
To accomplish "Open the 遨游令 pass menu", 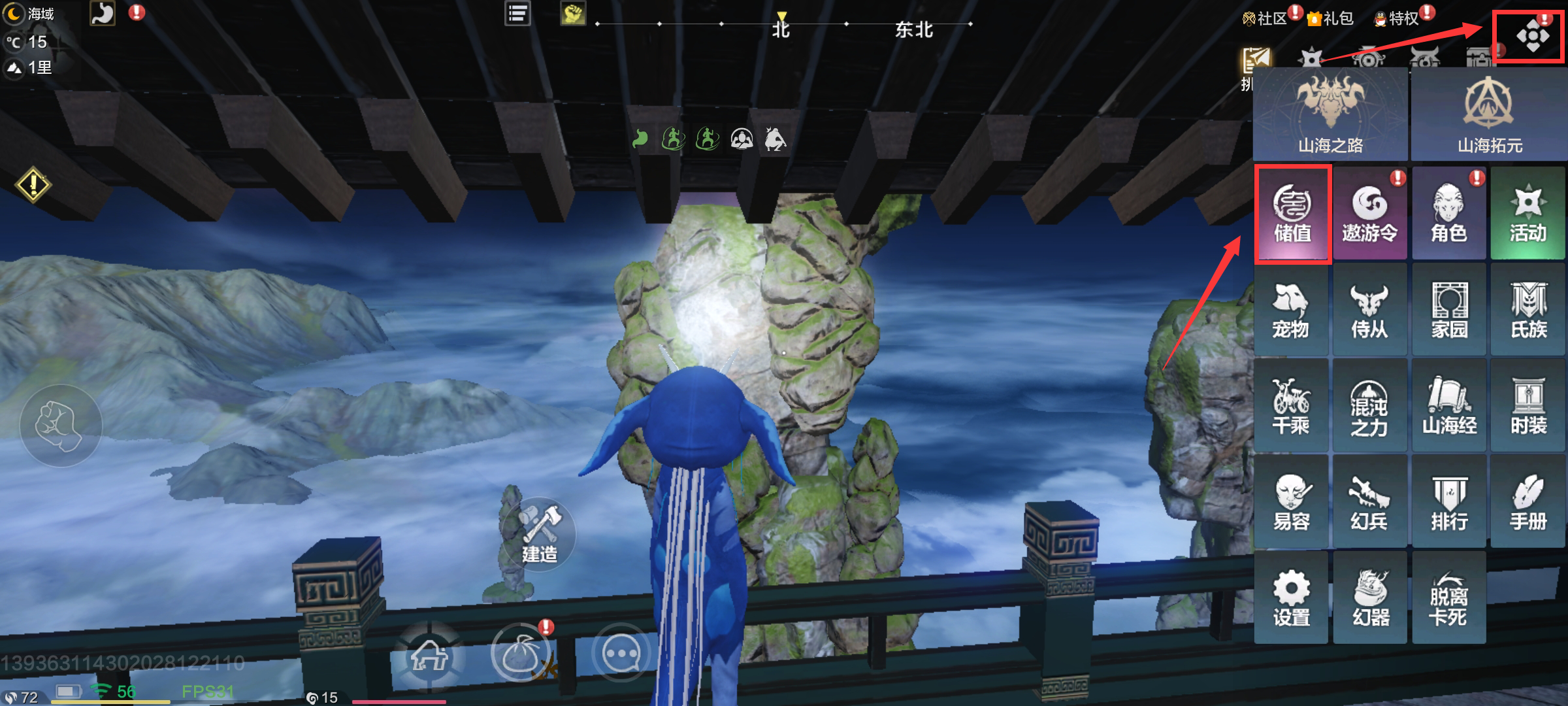I will pyautogui.click(x=1369, y=214).
